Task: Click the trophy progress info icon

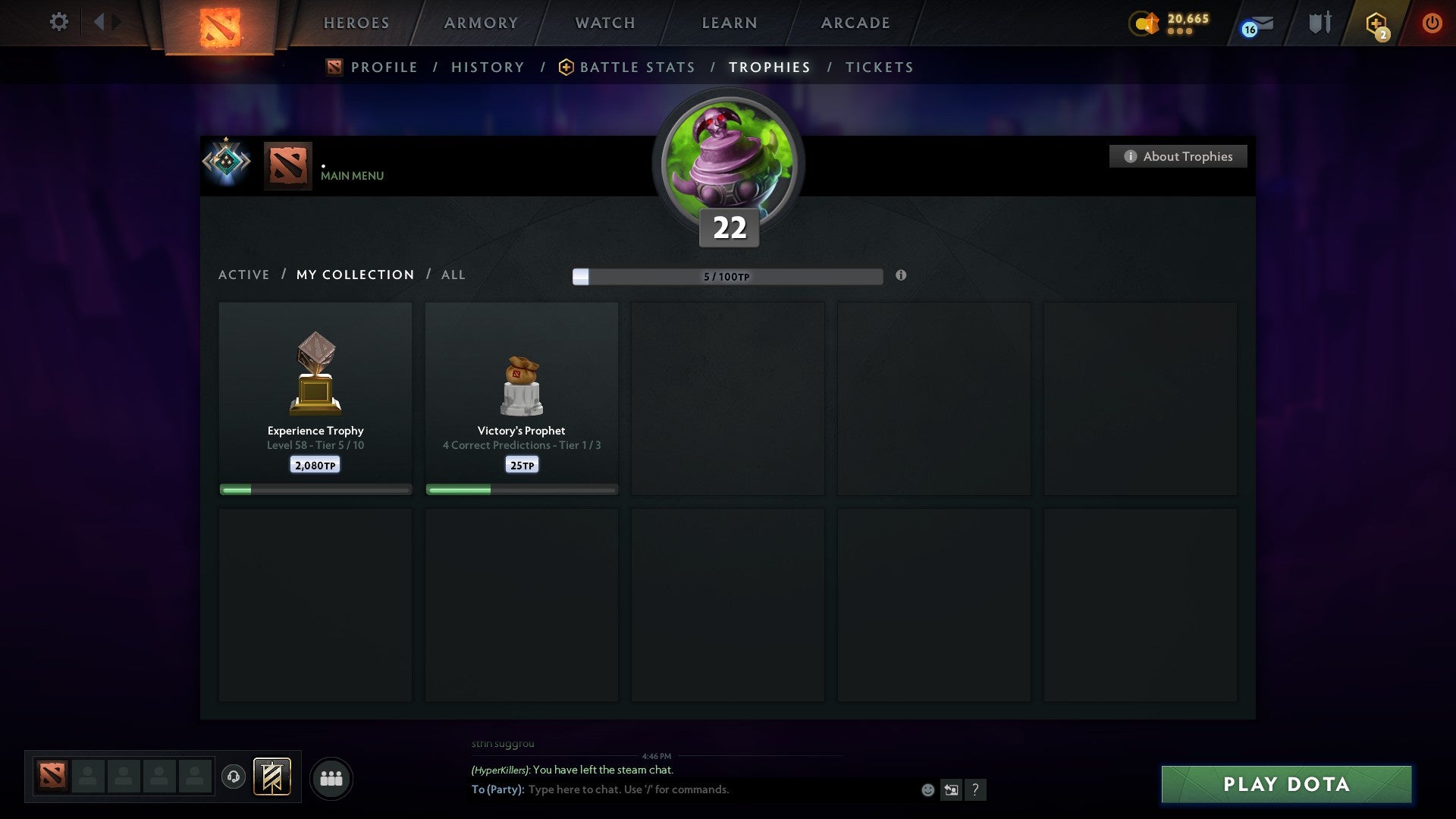Action: (901, 277)
